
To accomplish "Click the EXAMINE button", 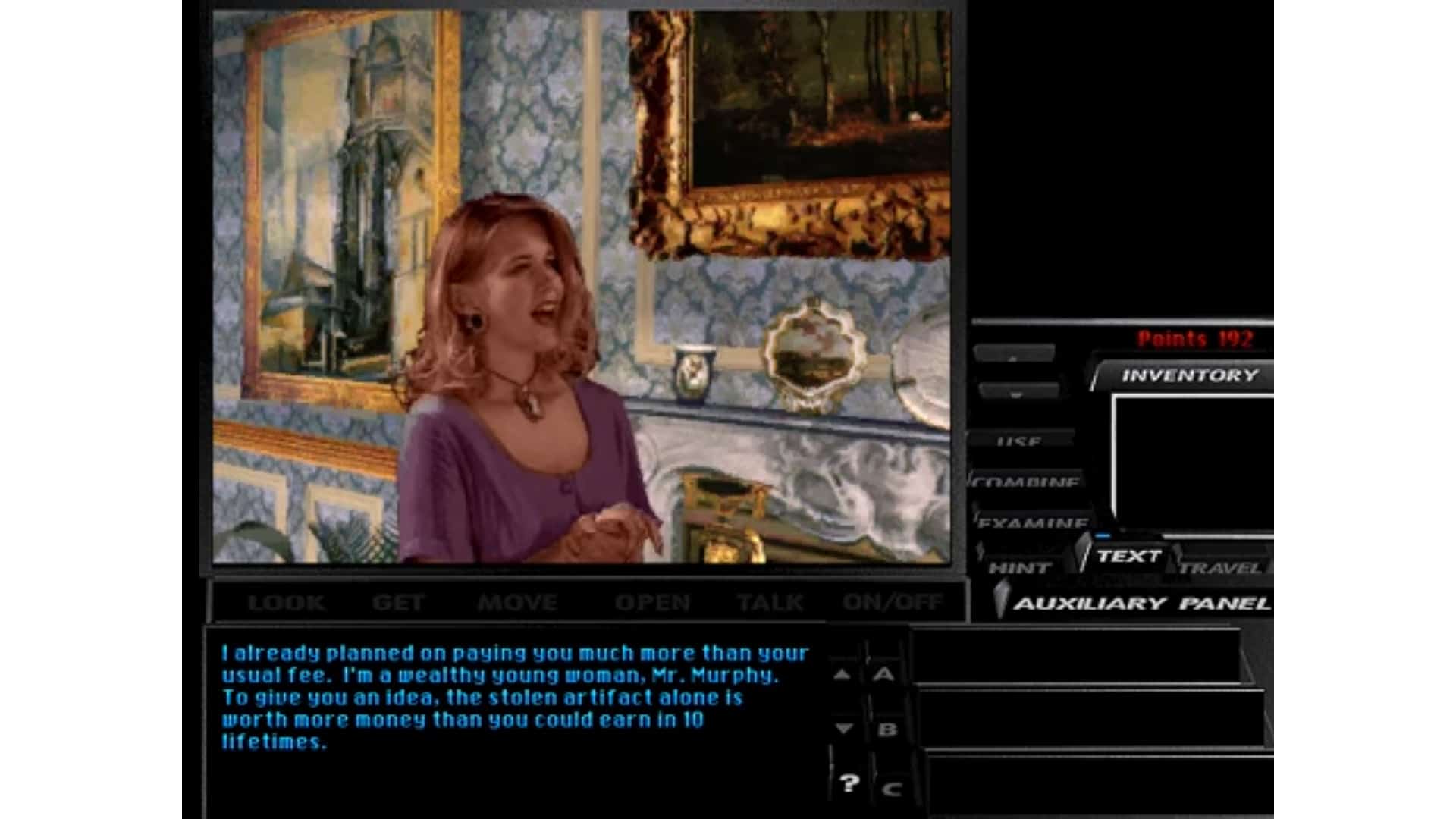I will (x=1031, y=523).
